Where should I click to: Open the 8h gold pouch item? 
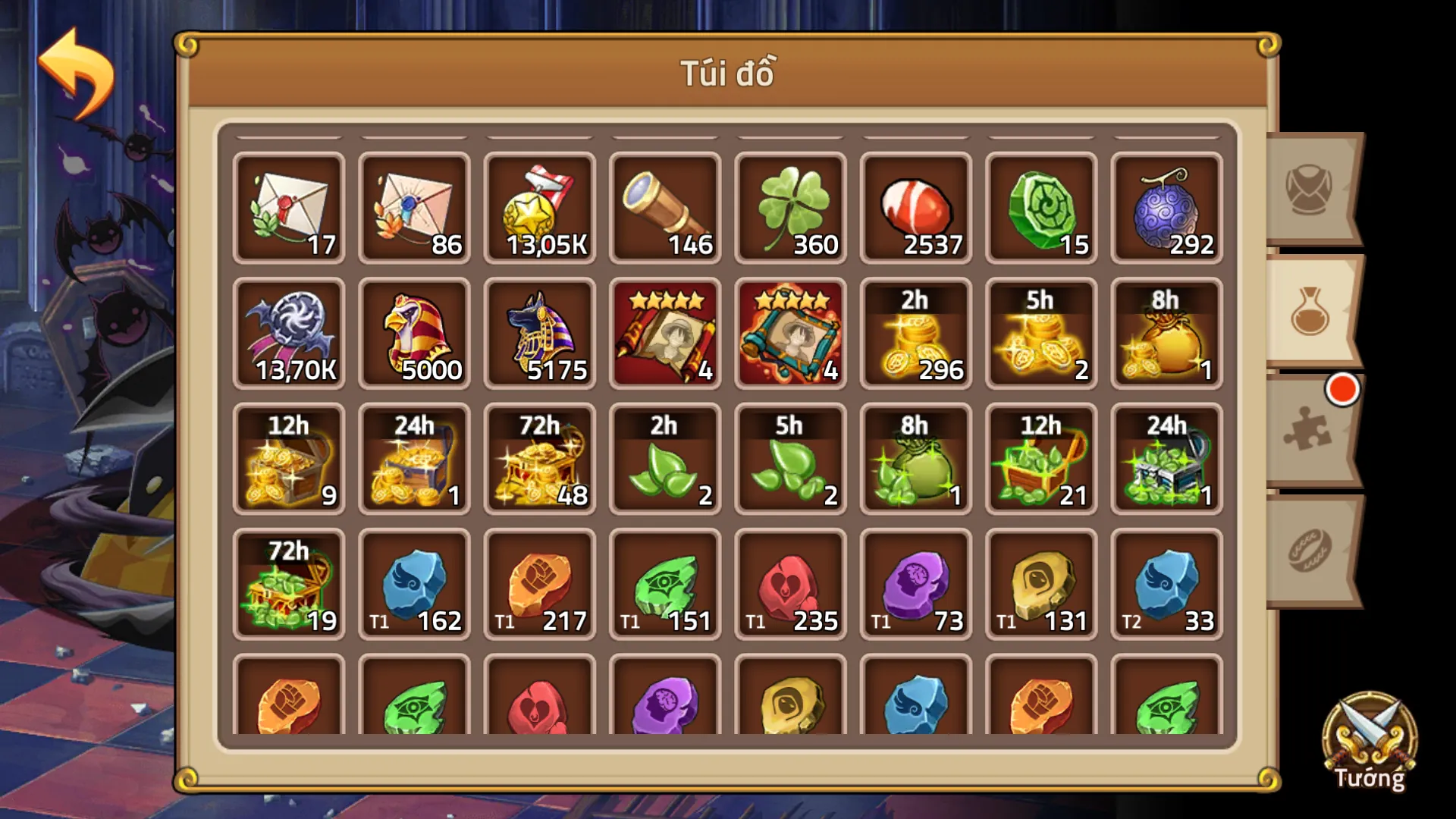pyautogui.click(x=1166, y=332)
